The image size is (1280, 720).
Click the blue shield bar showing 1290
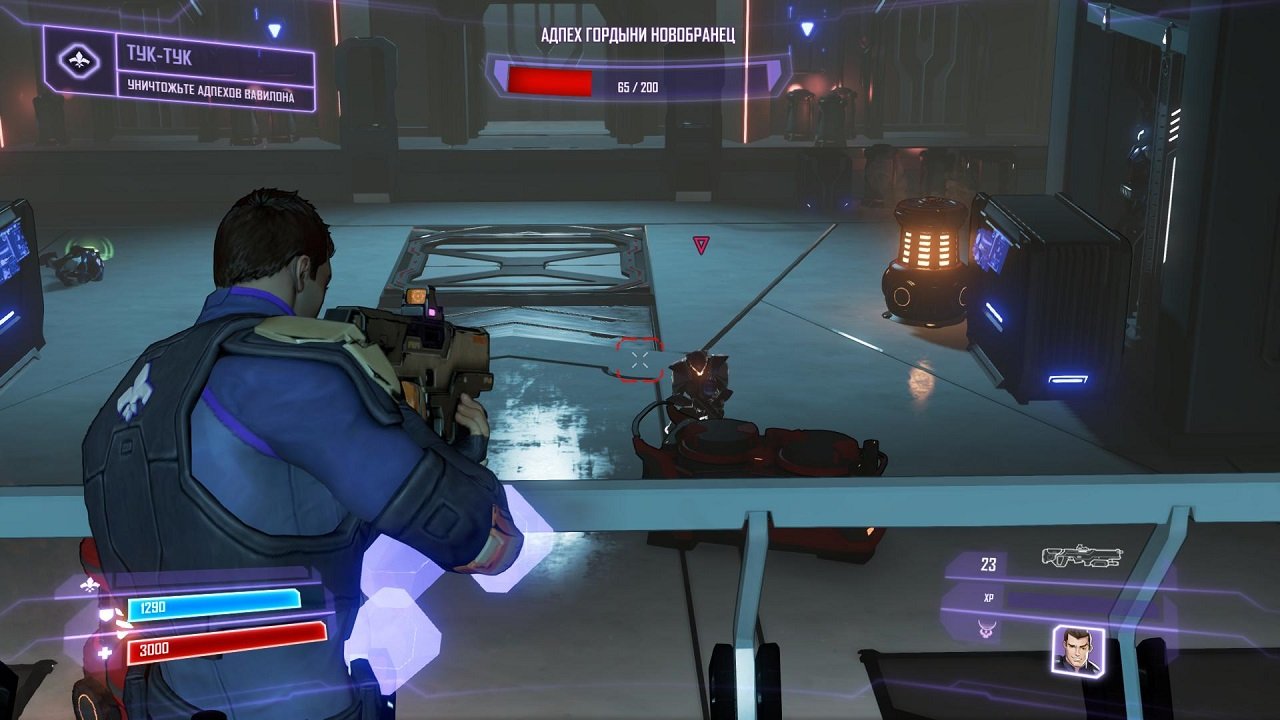(x=215, y=604)
